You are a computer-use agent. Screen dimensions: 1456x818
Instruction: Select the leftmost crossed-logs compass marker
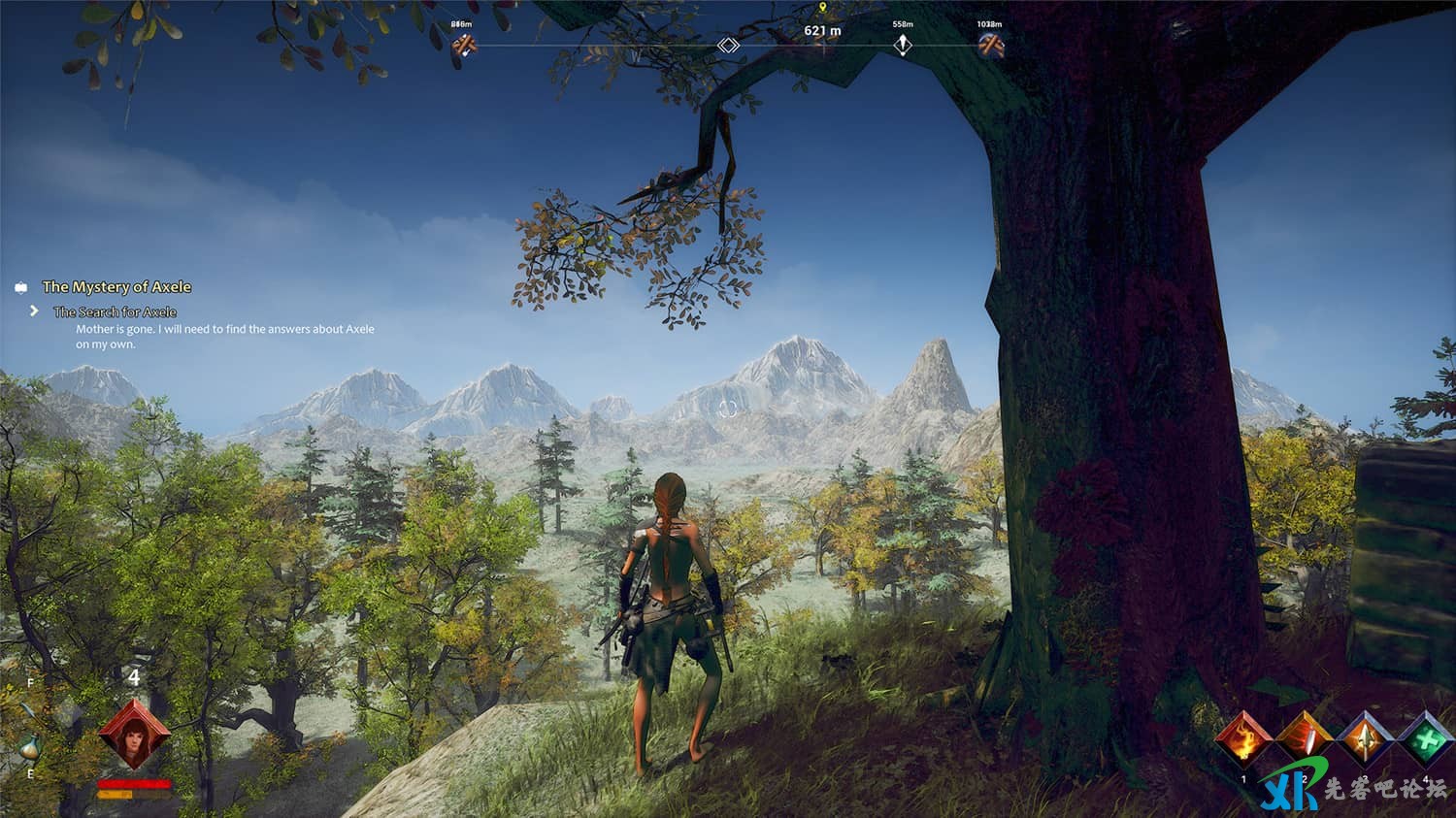click(x=463, y=45)
